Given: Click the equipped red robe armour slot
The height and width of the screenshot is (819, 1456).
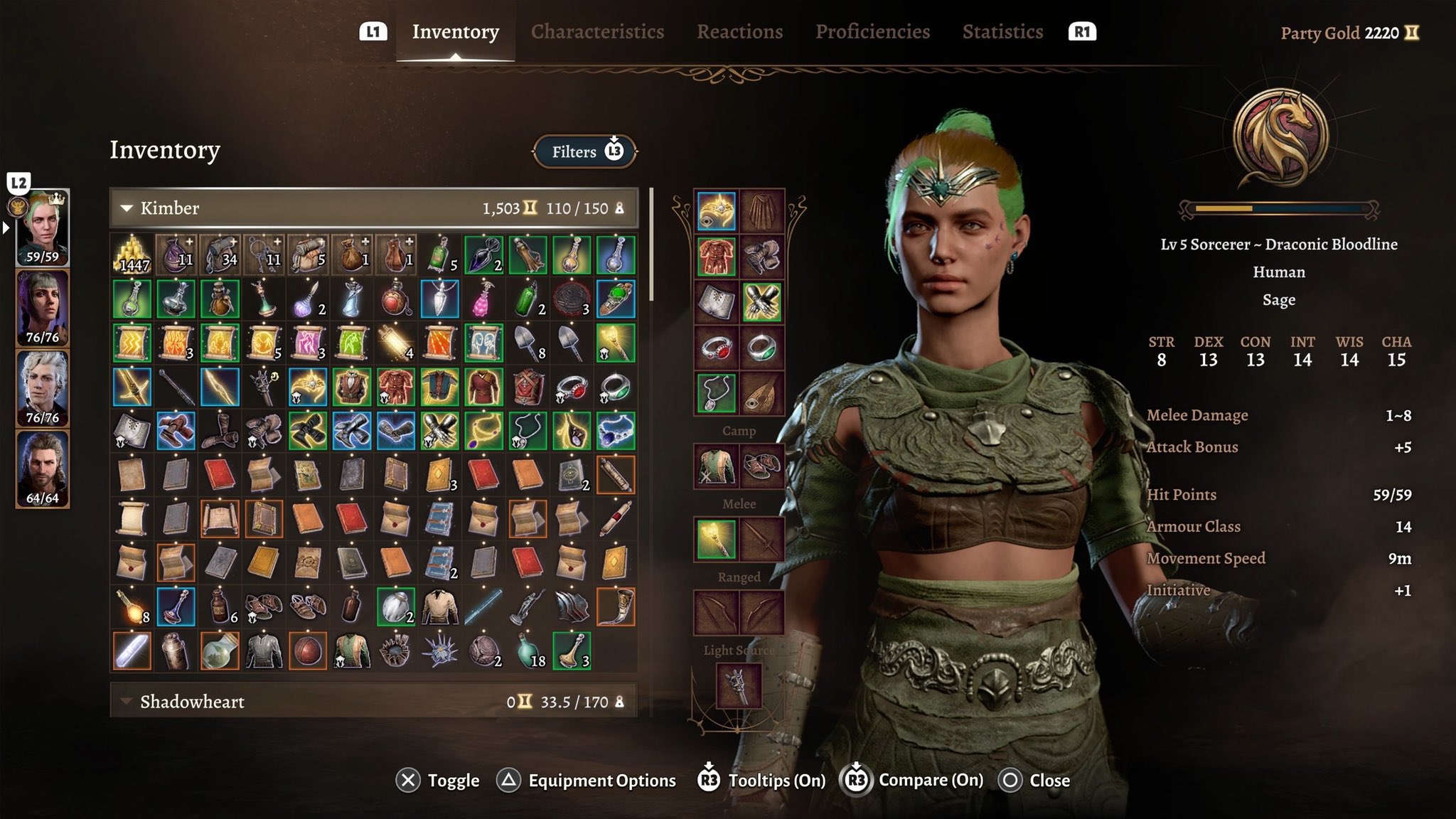Looking at the screenshot, I should 717,256.
